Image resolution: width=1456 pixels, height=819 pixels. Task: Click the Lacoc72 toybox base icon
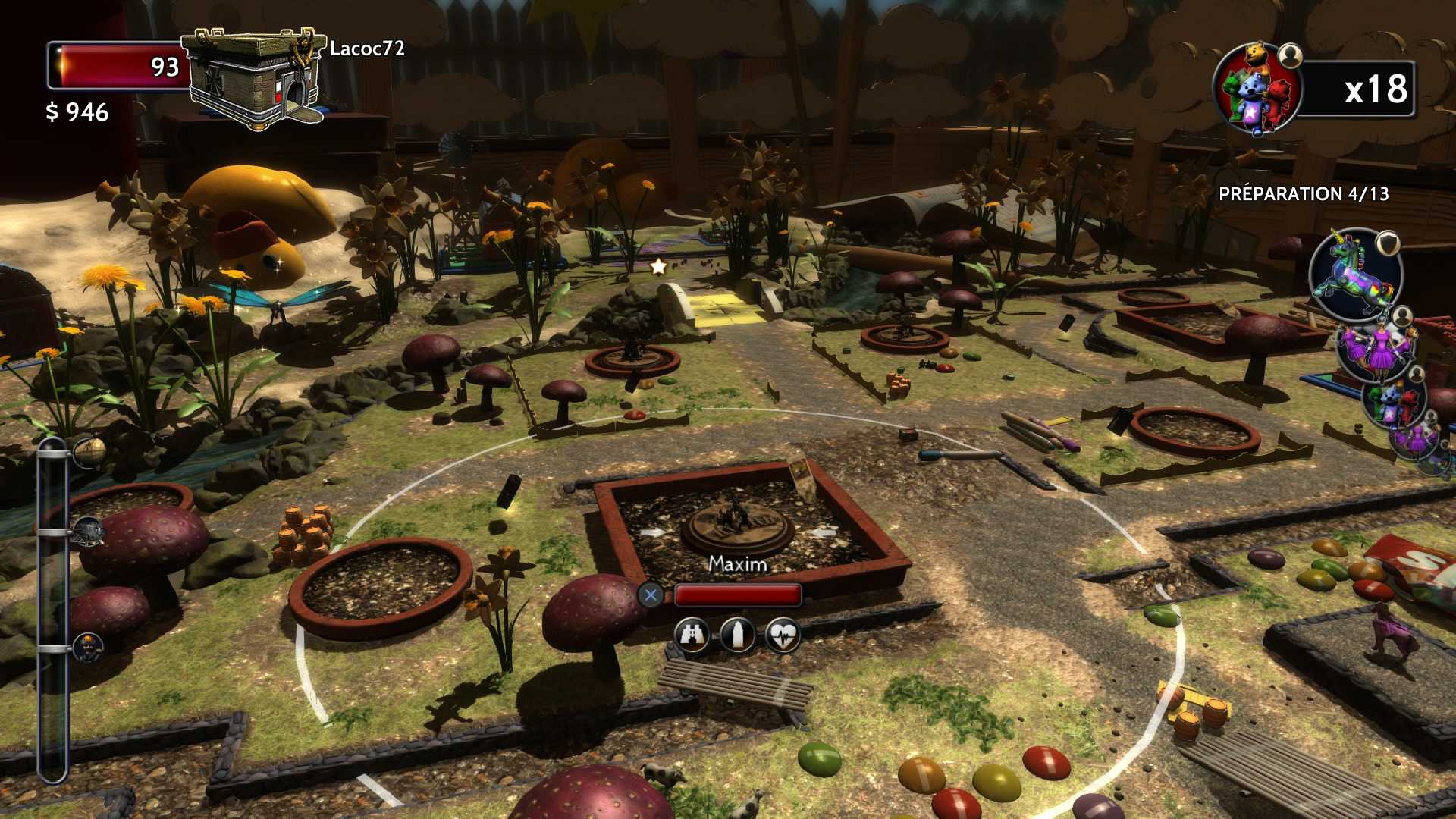coord(254,77)
